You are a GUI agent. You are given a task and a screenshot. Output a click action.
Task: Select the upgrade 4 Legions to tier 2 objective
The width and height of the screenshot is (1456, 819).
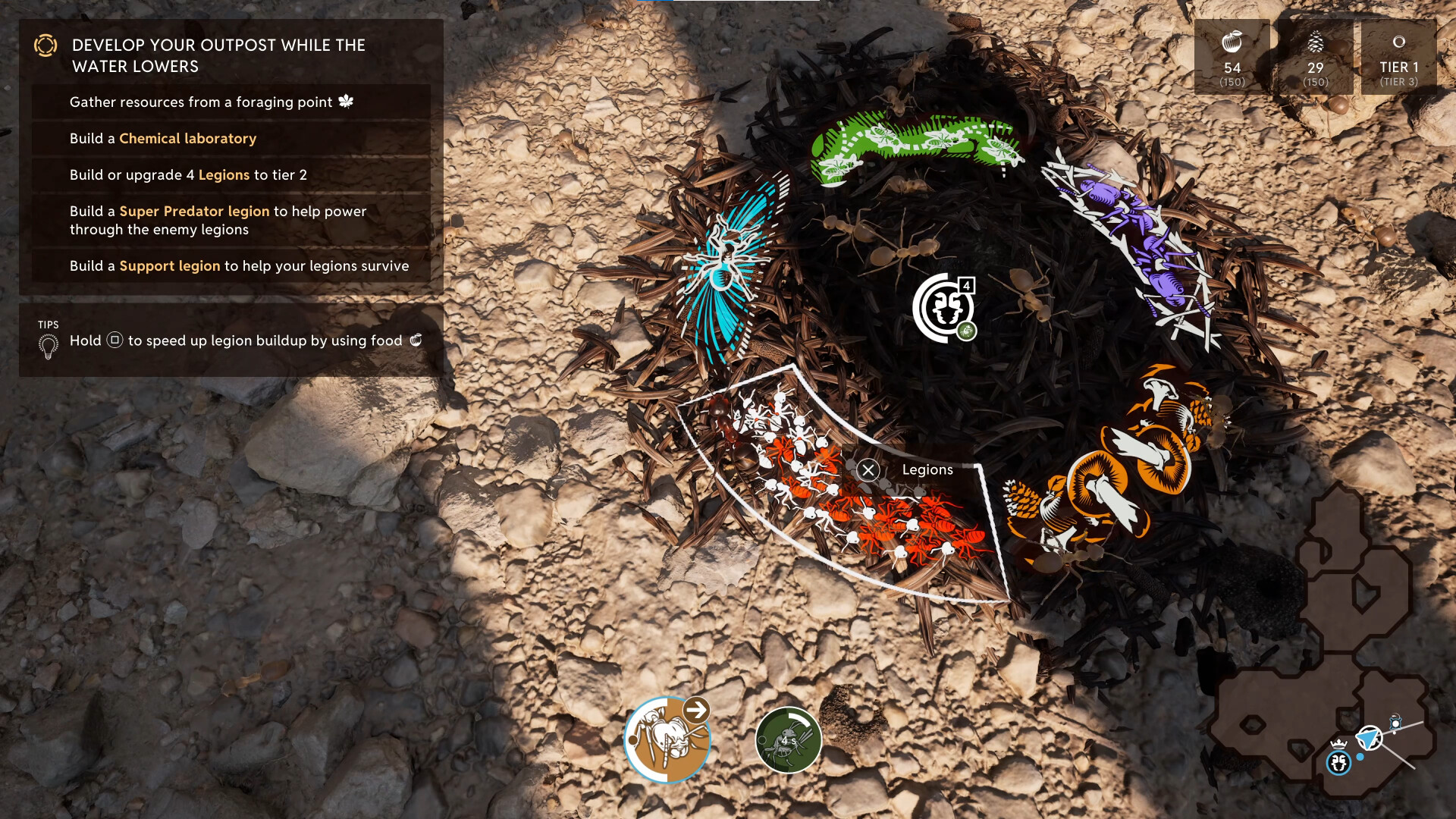coord(188,175)
